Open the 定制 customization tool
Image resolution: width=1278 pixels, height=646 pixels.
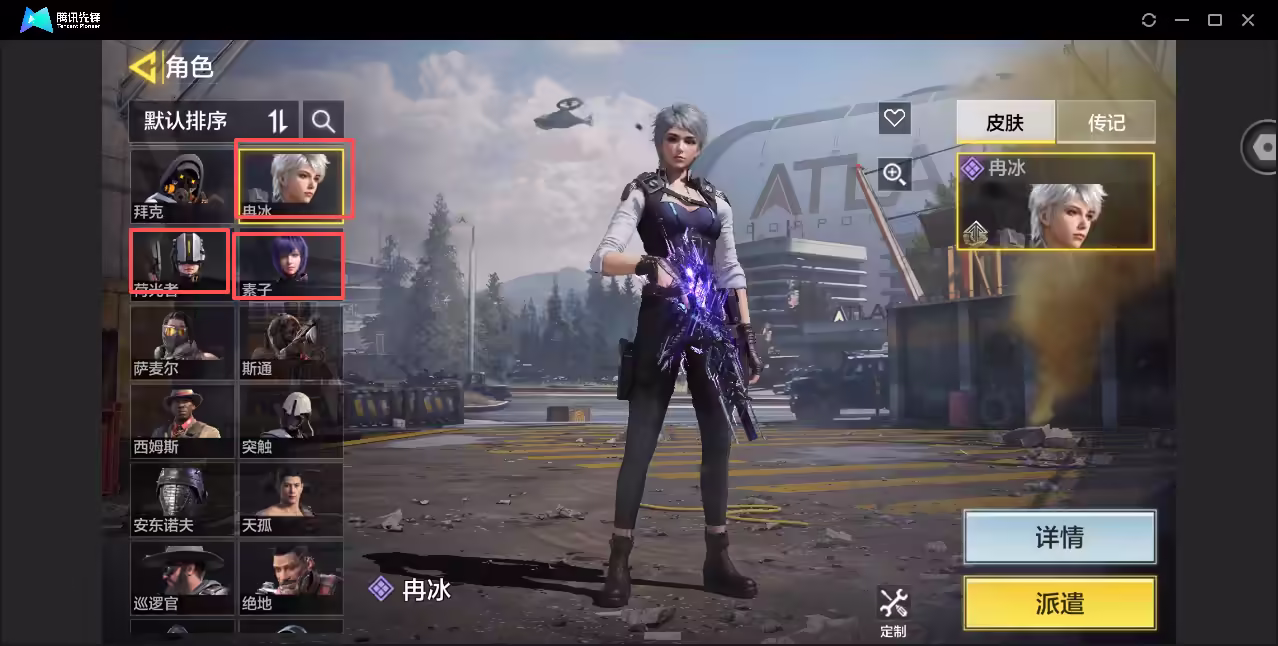tap(893, 611)
